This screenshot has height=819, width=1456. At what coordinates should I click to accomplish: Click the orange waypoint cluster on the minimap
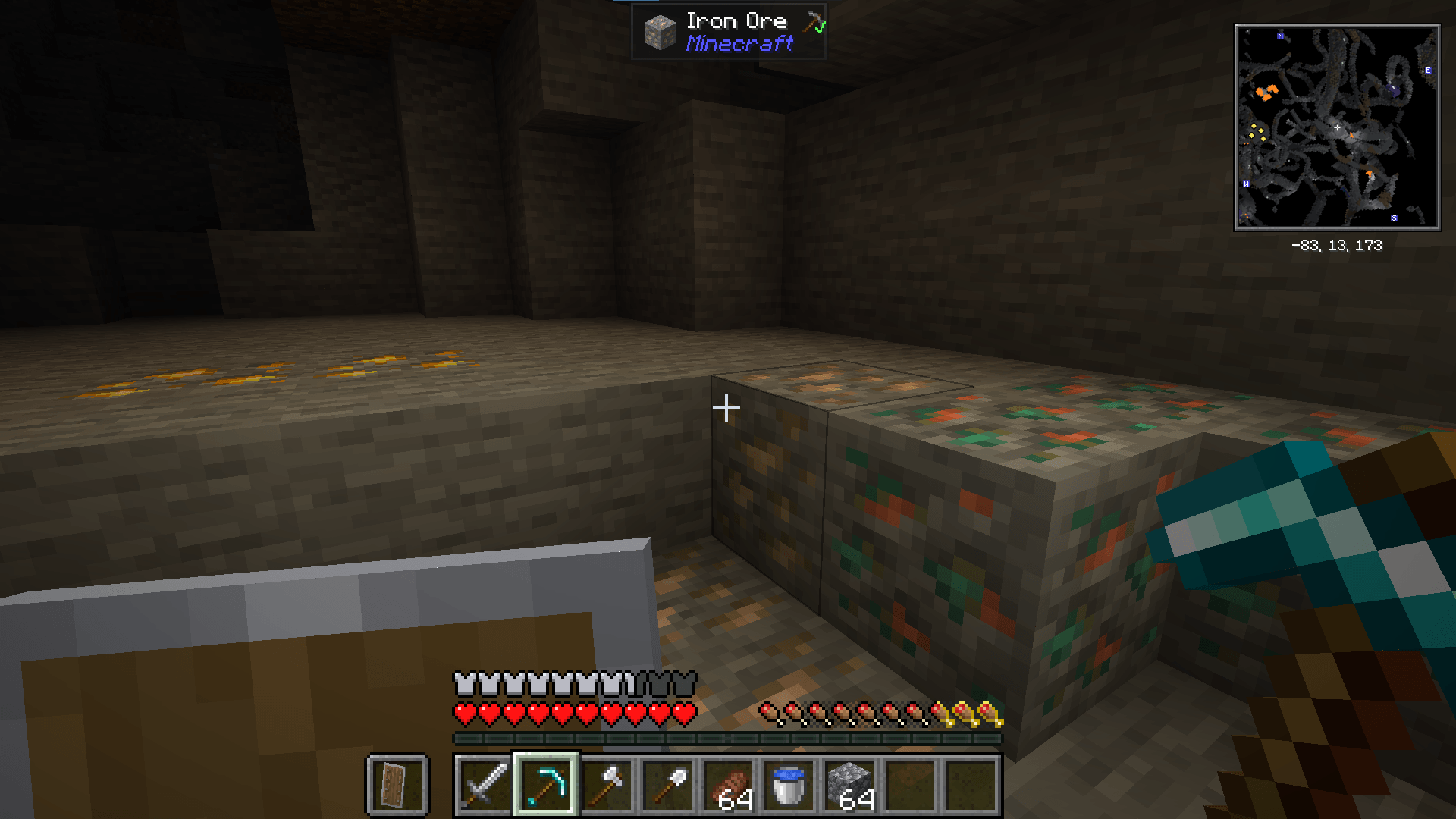tap(1268, 93)
